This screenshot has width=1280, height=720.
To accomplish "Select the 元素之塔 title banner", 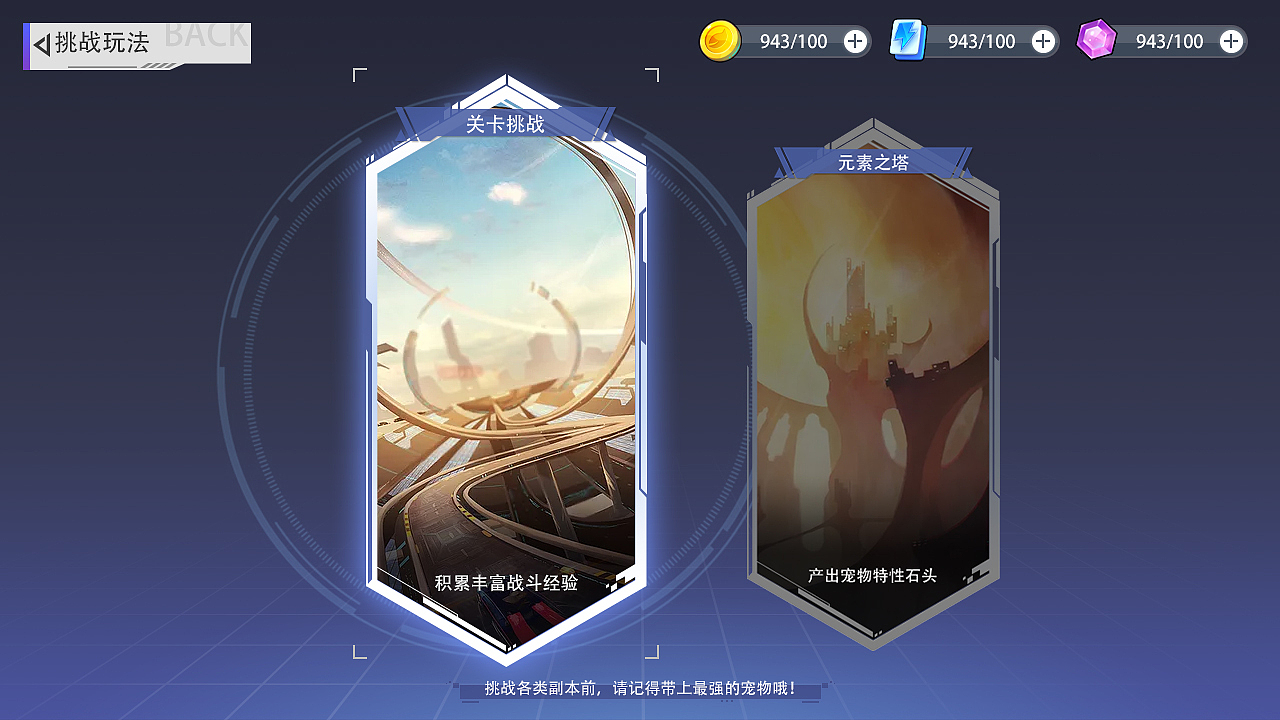I will (x=872, y=162).
